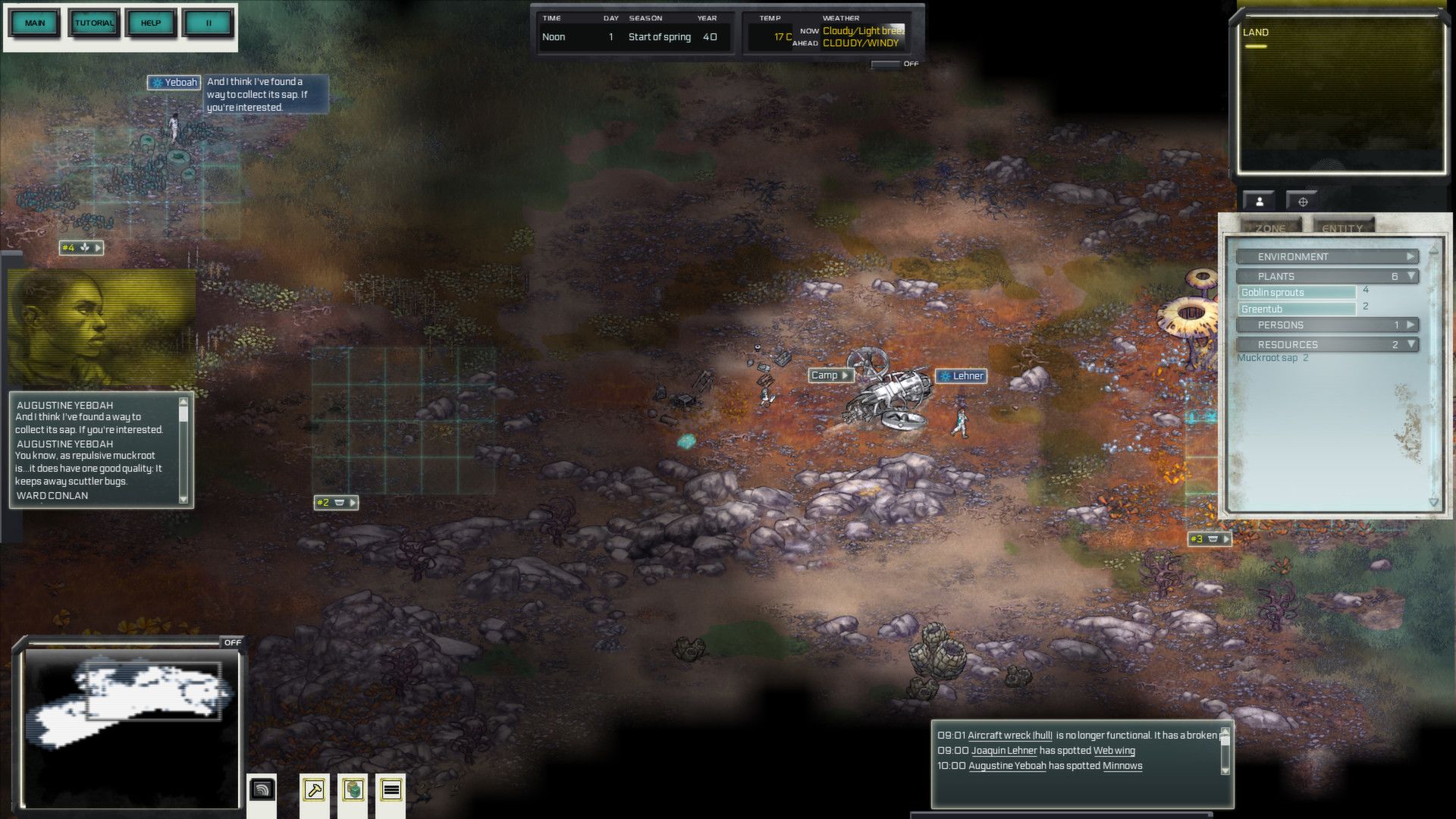The width and height of the screenshot is (1456, 819).
Task: Switch to the ZONE tab
Action: click(1270, 228)
